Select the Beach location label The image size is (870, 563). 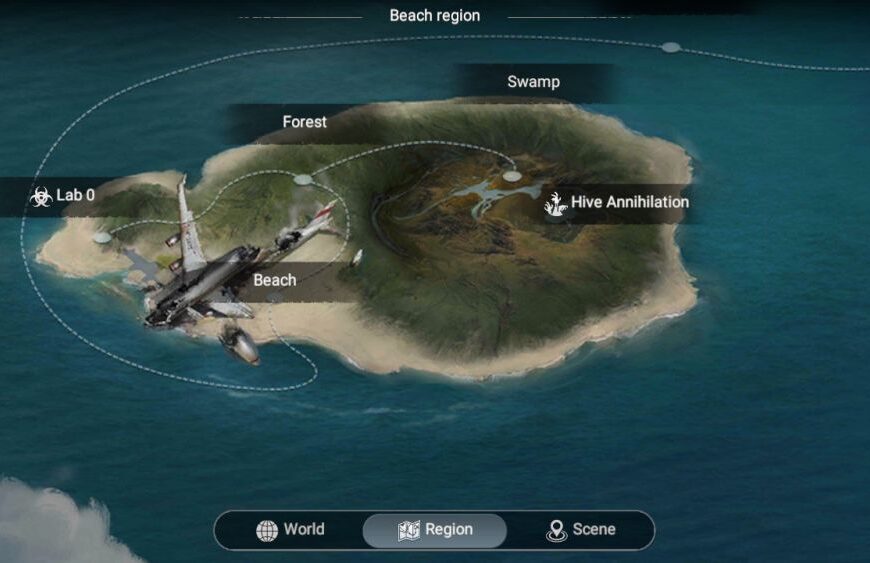coord(274,280)
